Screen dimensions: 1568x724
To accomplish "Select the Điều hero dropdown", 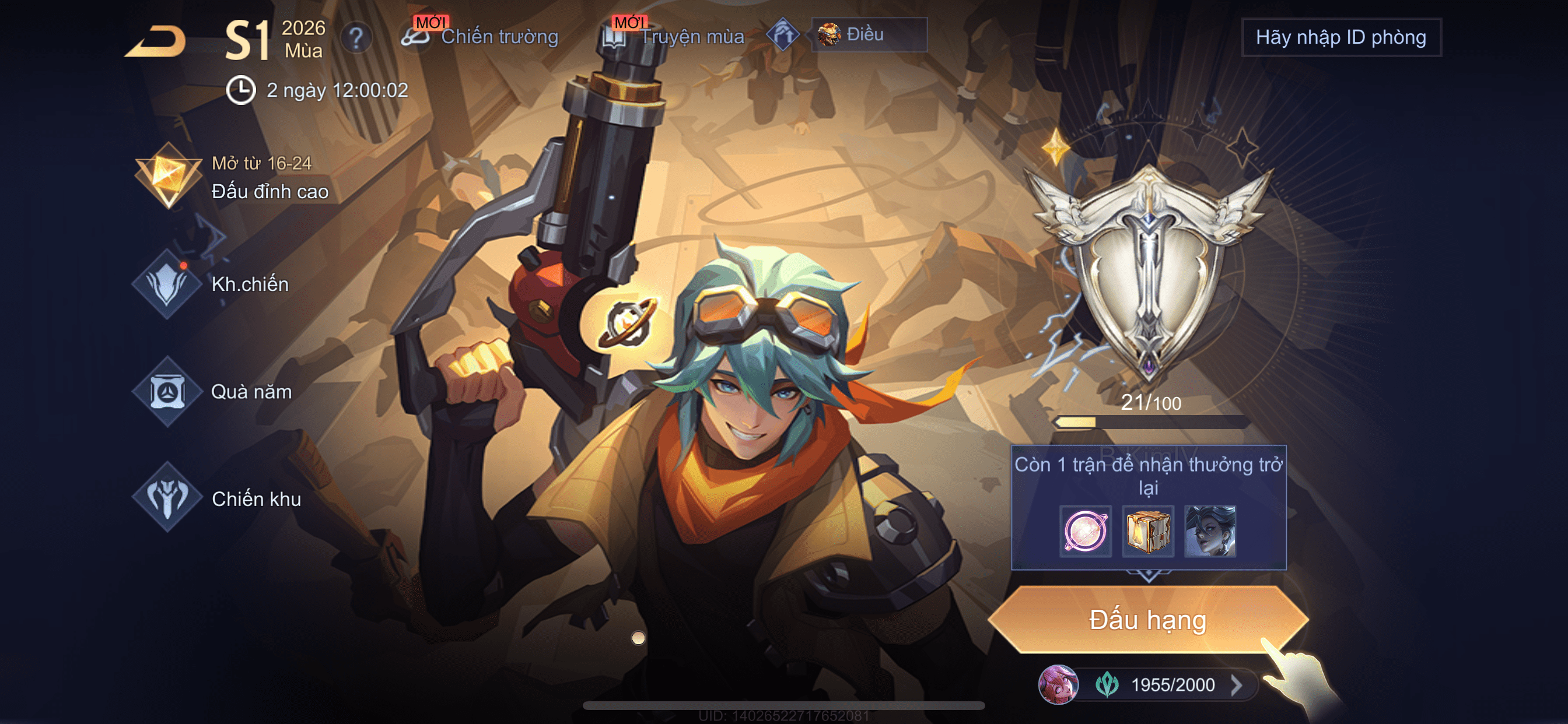I will click(x=869, y=34).
